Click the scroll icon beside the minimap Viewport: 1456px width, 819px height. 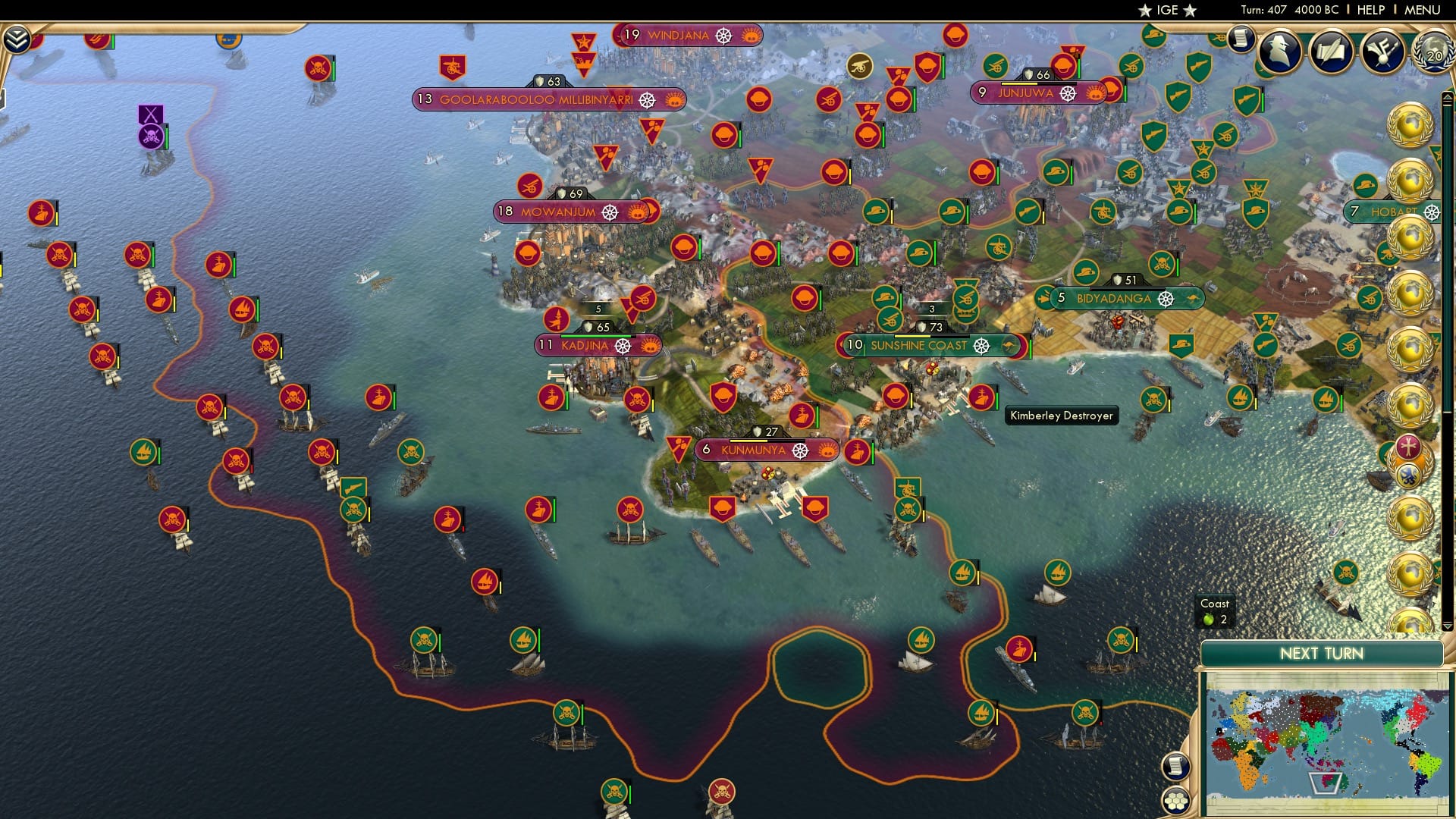tap(1176, 767)
